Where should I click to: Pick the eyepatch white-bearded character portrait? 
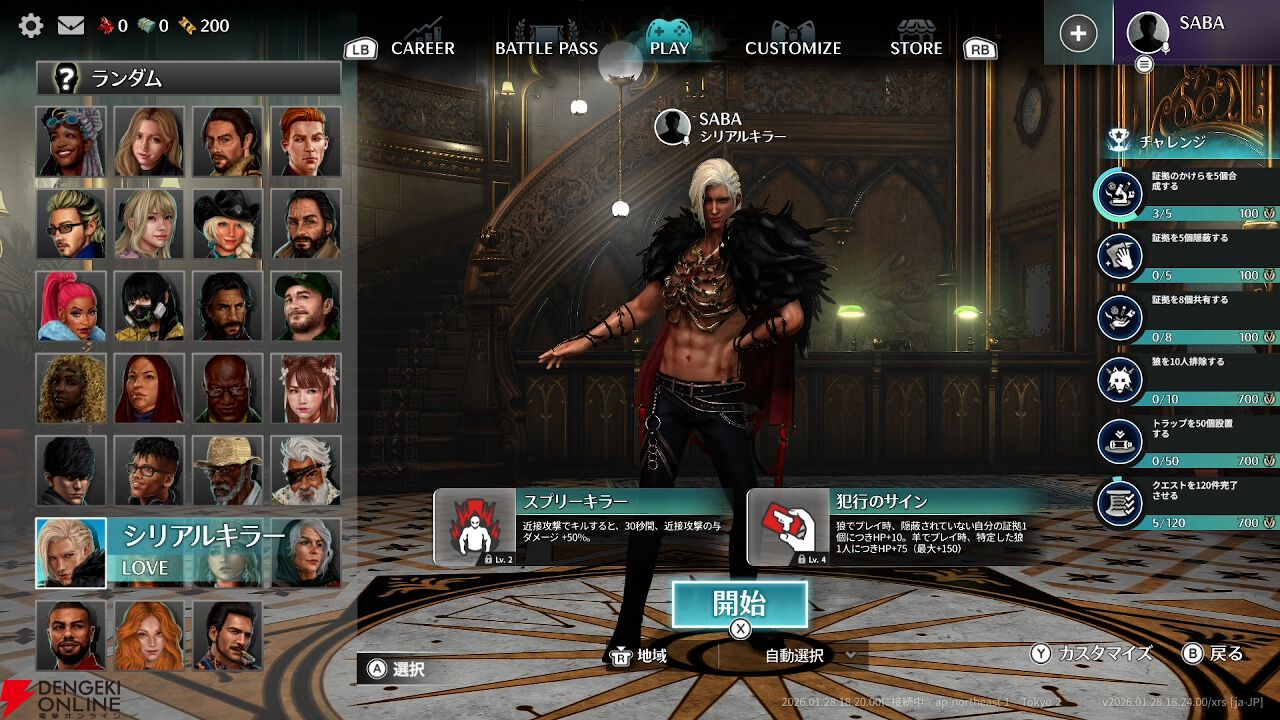click(x=305, y=470)
